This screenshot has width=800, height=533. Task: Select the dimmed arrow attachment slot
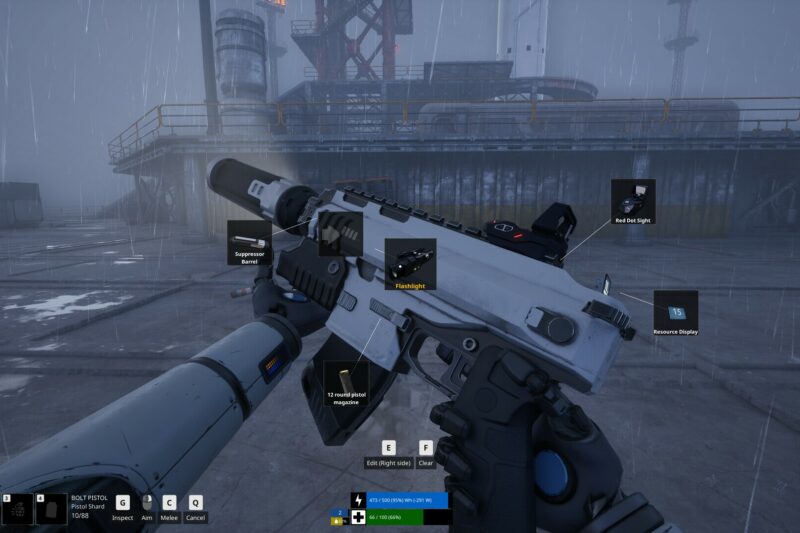(340, 234)
